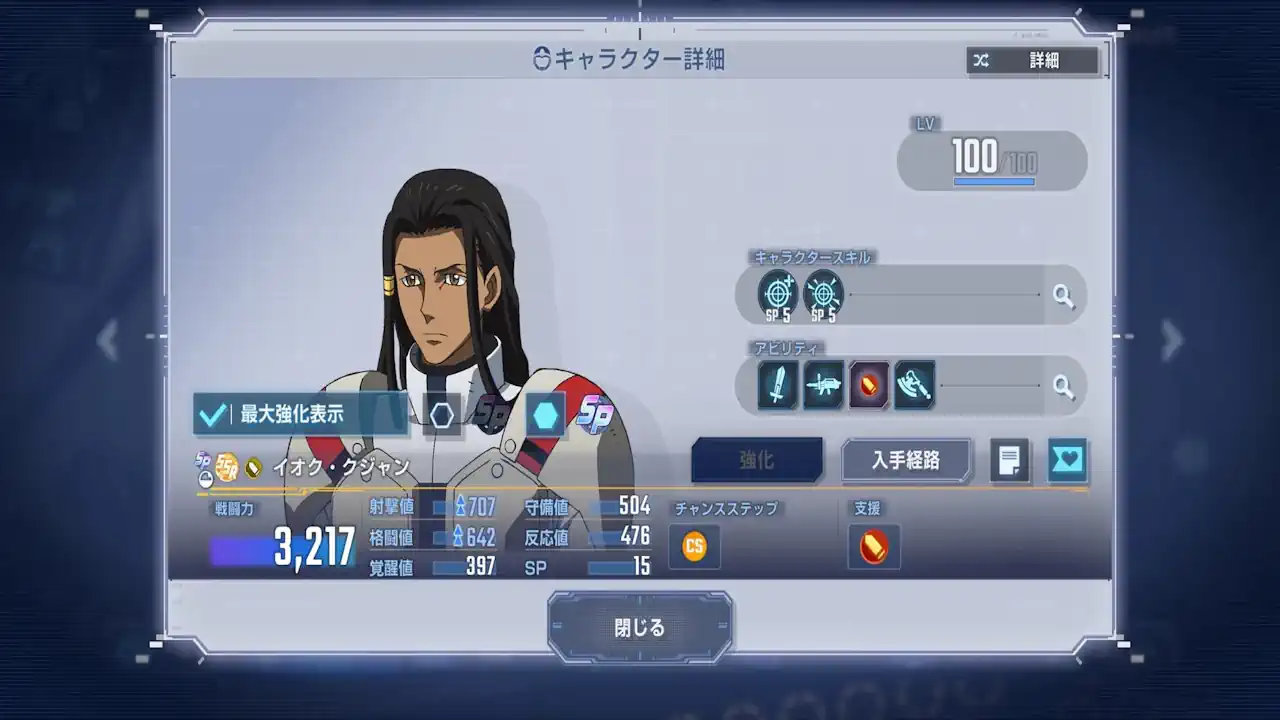This screenshot has width=1280, height=720.
Task: Select the rifle ability icon
Action: pyautogui.click(x=823, y=384)
